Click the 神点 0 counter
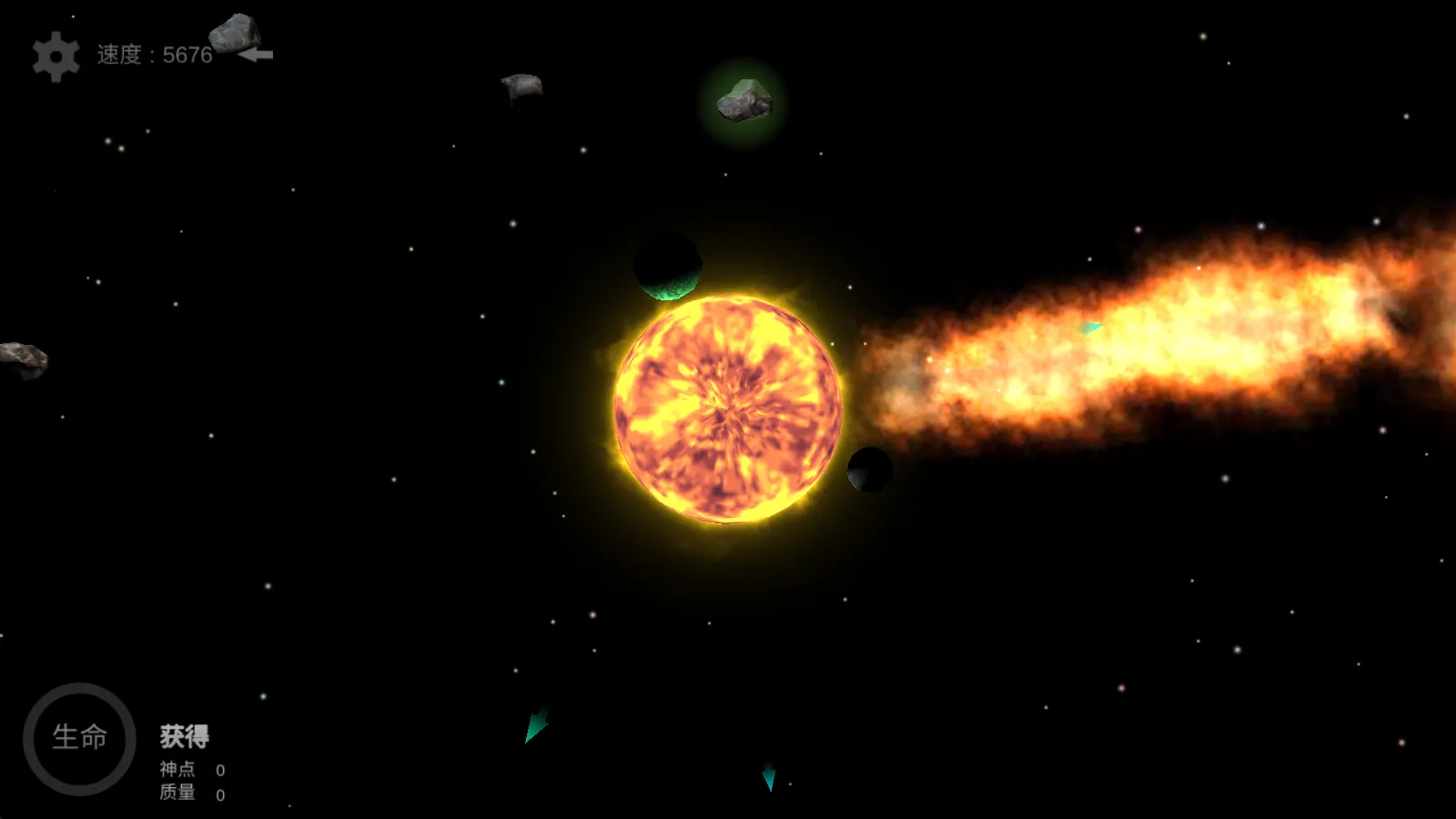Screen dimensions: 1456x819 click(219, 769)
